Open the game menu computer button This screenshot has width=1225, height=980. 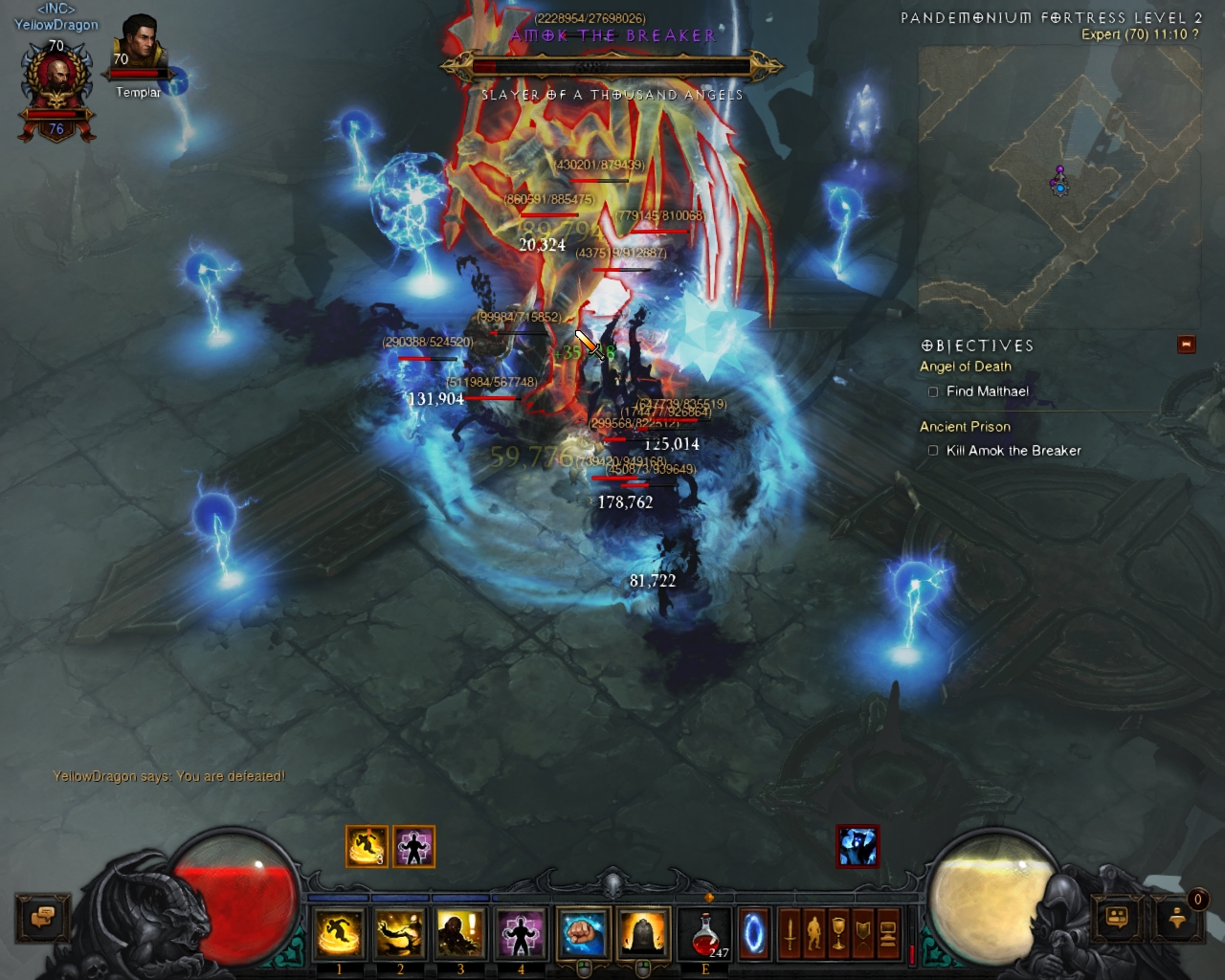887,933
